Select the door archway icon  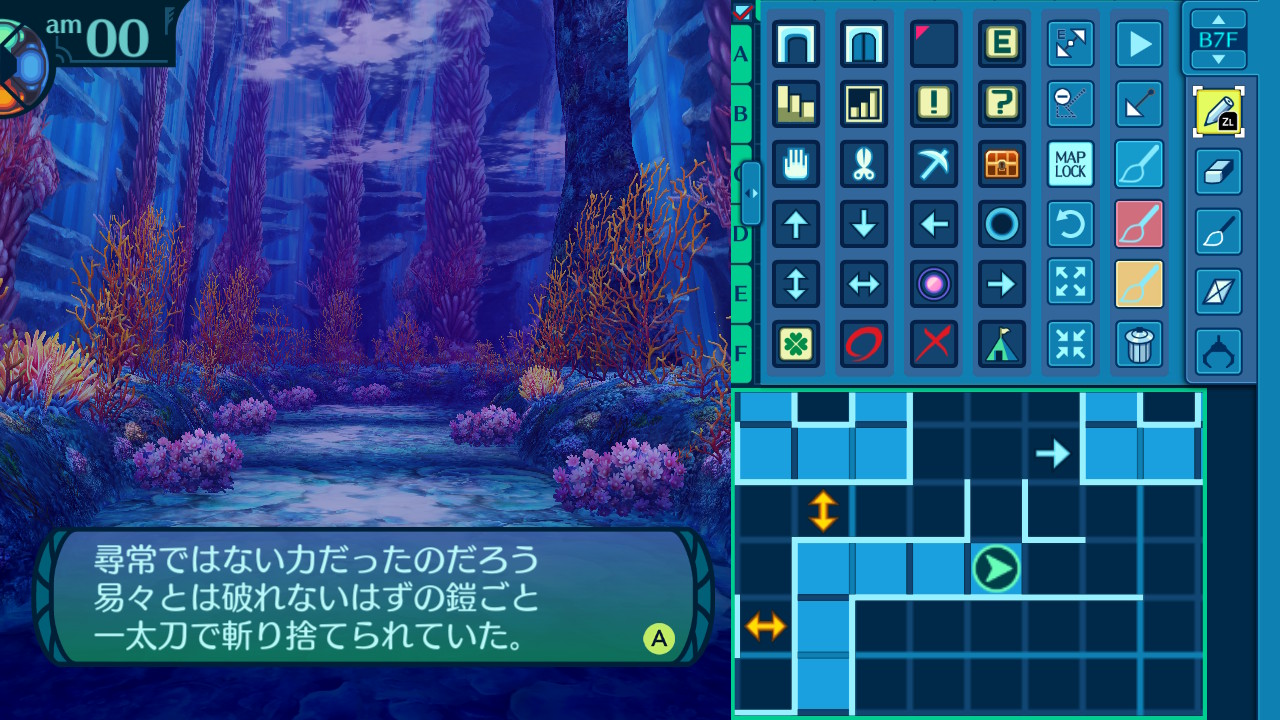pos(864,44)
